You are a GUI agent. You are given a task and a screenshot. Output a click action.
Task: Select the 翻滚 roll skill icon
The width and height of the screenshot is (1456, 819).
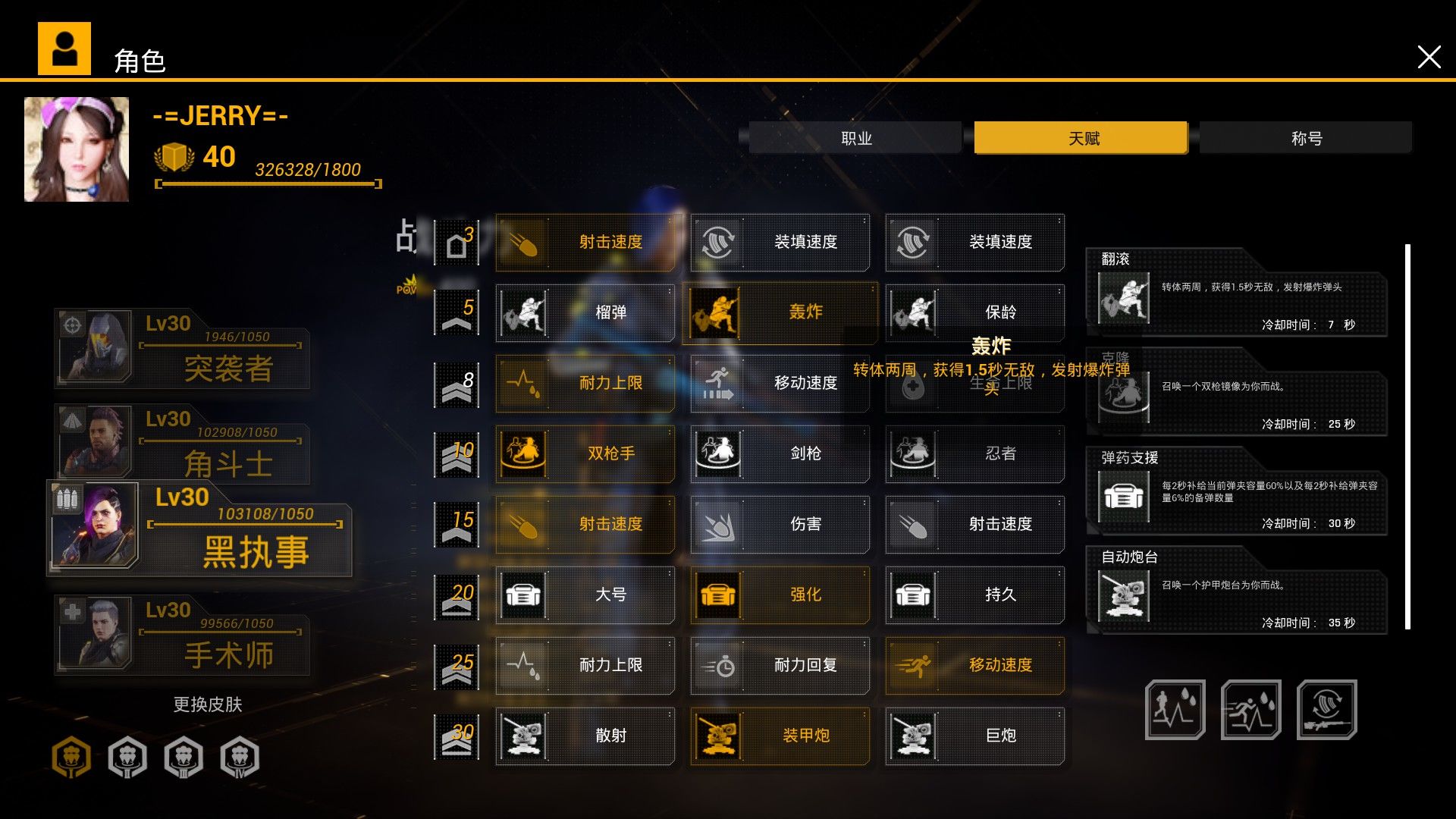click(1122, 296)
